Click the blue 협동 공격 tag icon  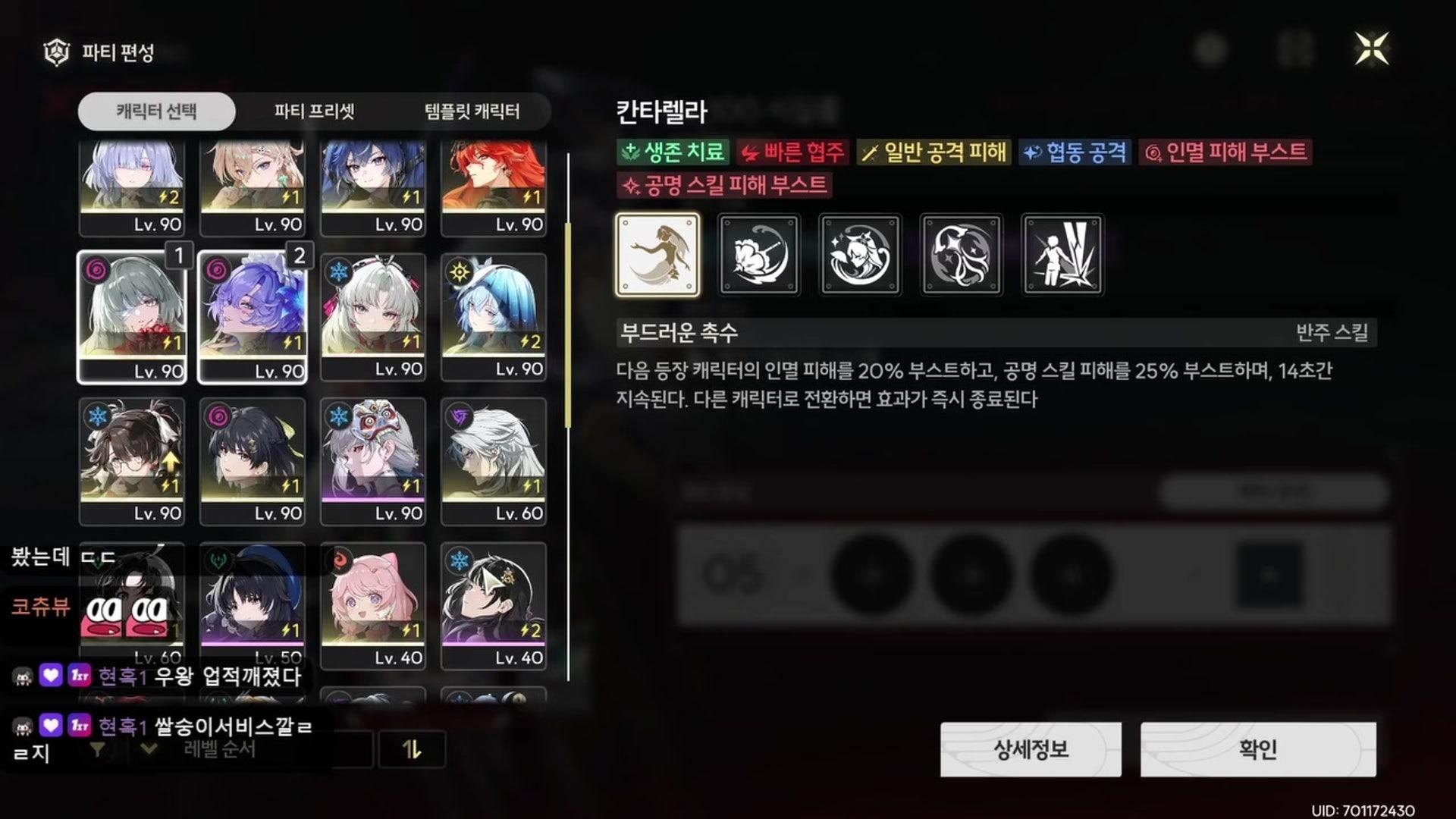pyautogui.click(x=1034, y=152)
